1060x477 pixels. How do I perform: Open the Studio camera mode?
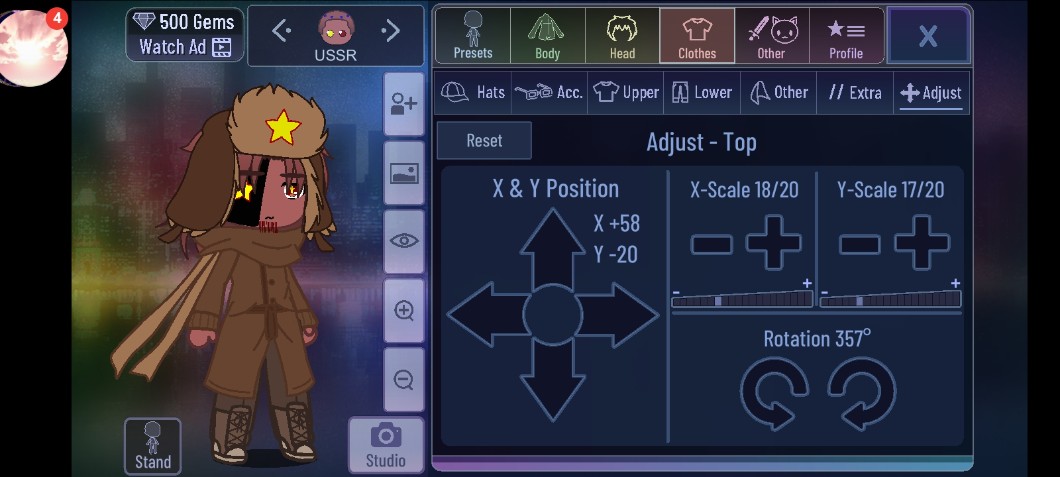385,445
